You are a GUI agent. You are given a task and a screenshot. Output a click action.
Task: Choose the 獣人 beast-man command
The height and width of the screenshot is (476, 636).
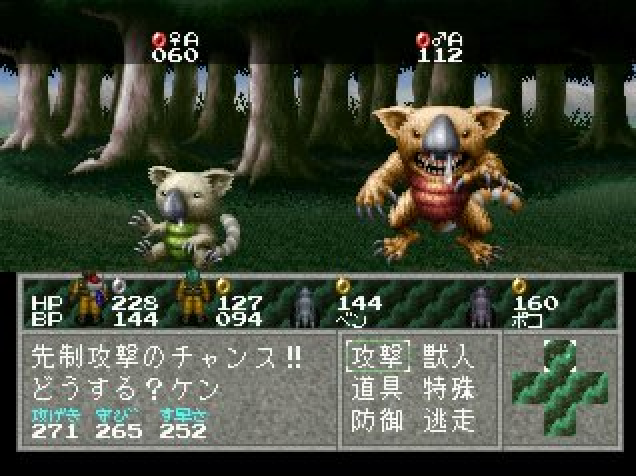click(x=447, y=357)
